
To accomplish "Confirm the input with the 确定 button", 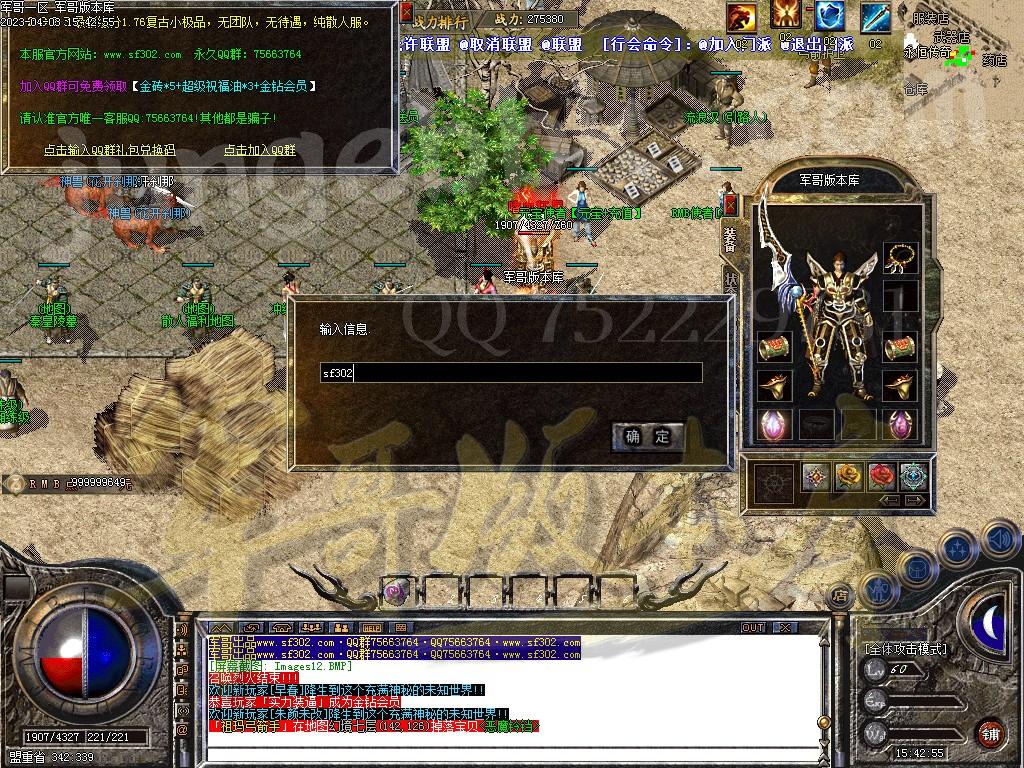I will [x=648, y=436].
